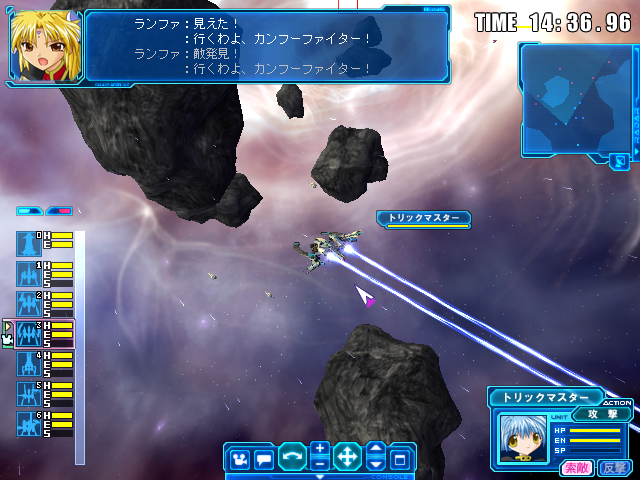Click the 攻撃 action command
The height and width of the screenshot is (480, 640).
coord(602,414)
